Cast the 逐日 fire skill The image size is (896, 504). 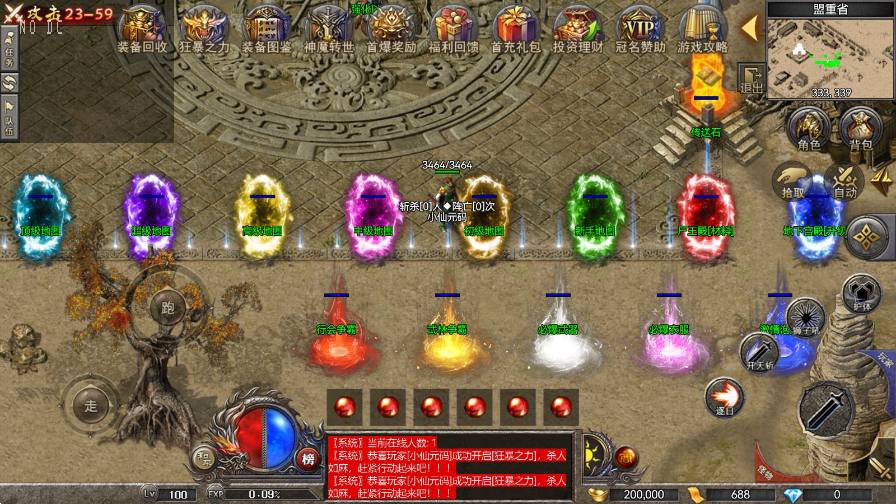[x=723, y=396]
